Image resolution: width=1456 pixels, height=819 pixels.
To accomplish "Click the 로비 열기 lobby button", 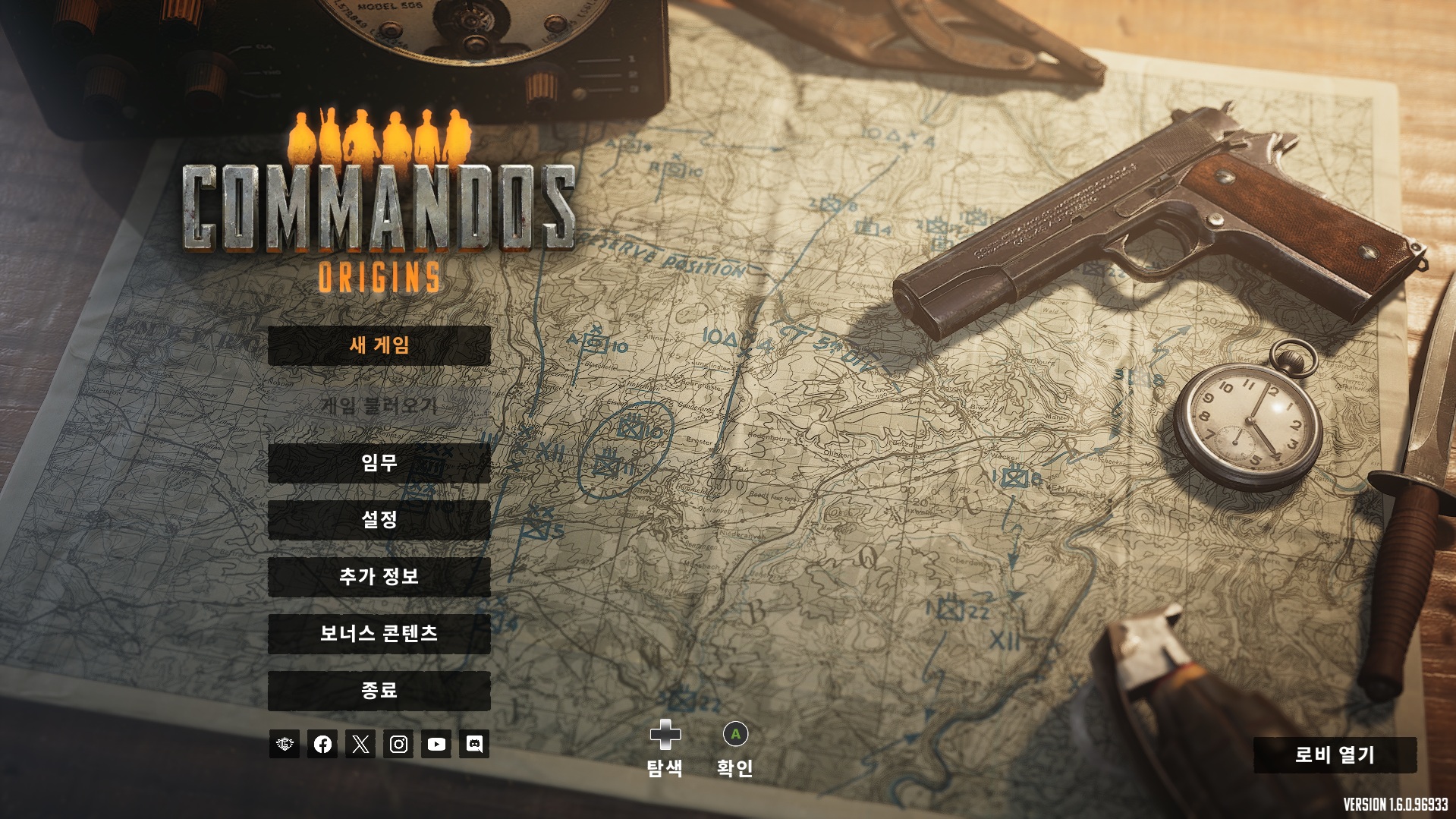I will point(1335,754).
